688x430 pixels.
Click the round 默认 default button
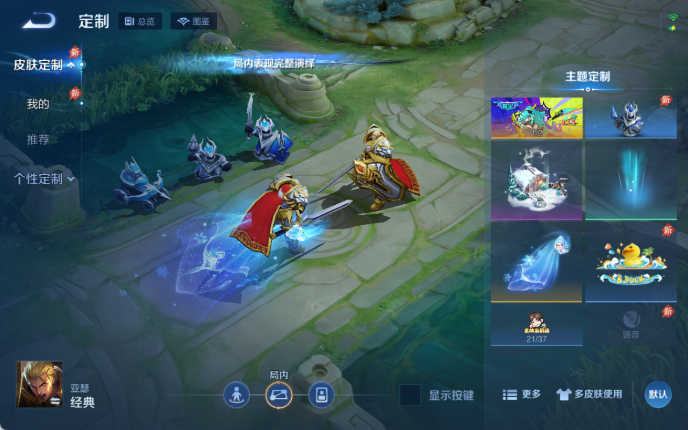[657, 395]
